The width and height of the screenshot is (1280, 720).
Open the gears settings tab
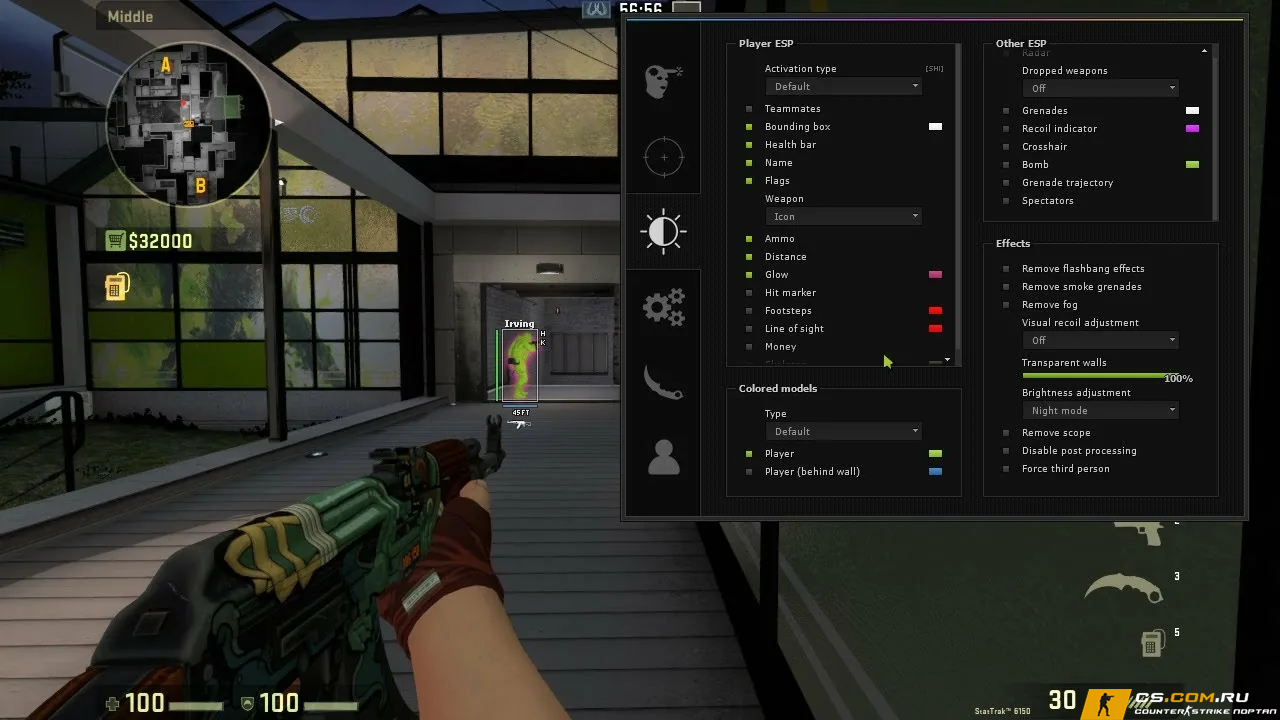[x=663, y=307]
